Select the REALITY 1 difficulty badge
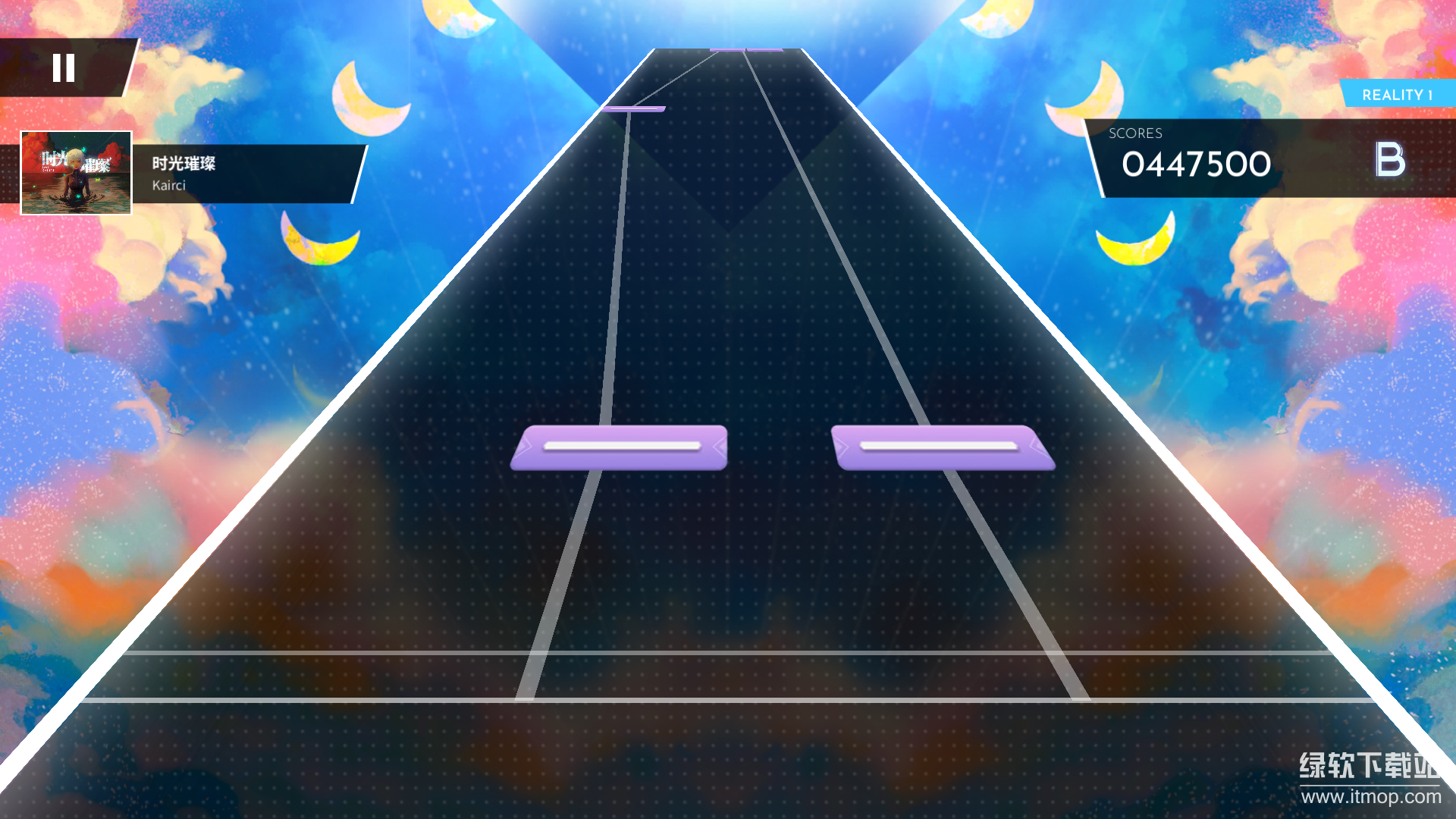The width and height of the screenshot is (1456, 819). [1396, 95]
